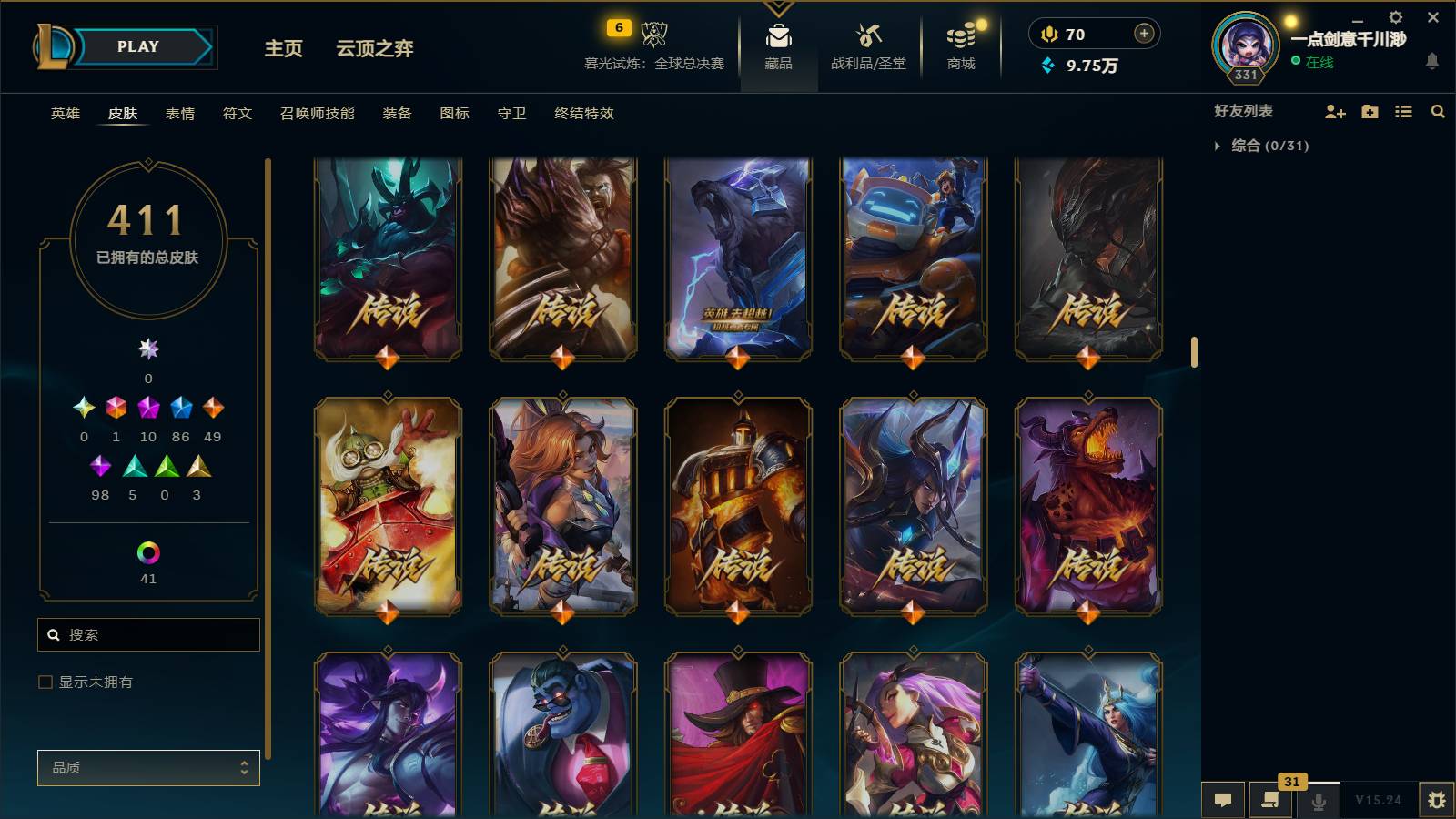Click the chat bubble icon with 31 badge
Screen dimensions: 1456x819
(1270, 801)
